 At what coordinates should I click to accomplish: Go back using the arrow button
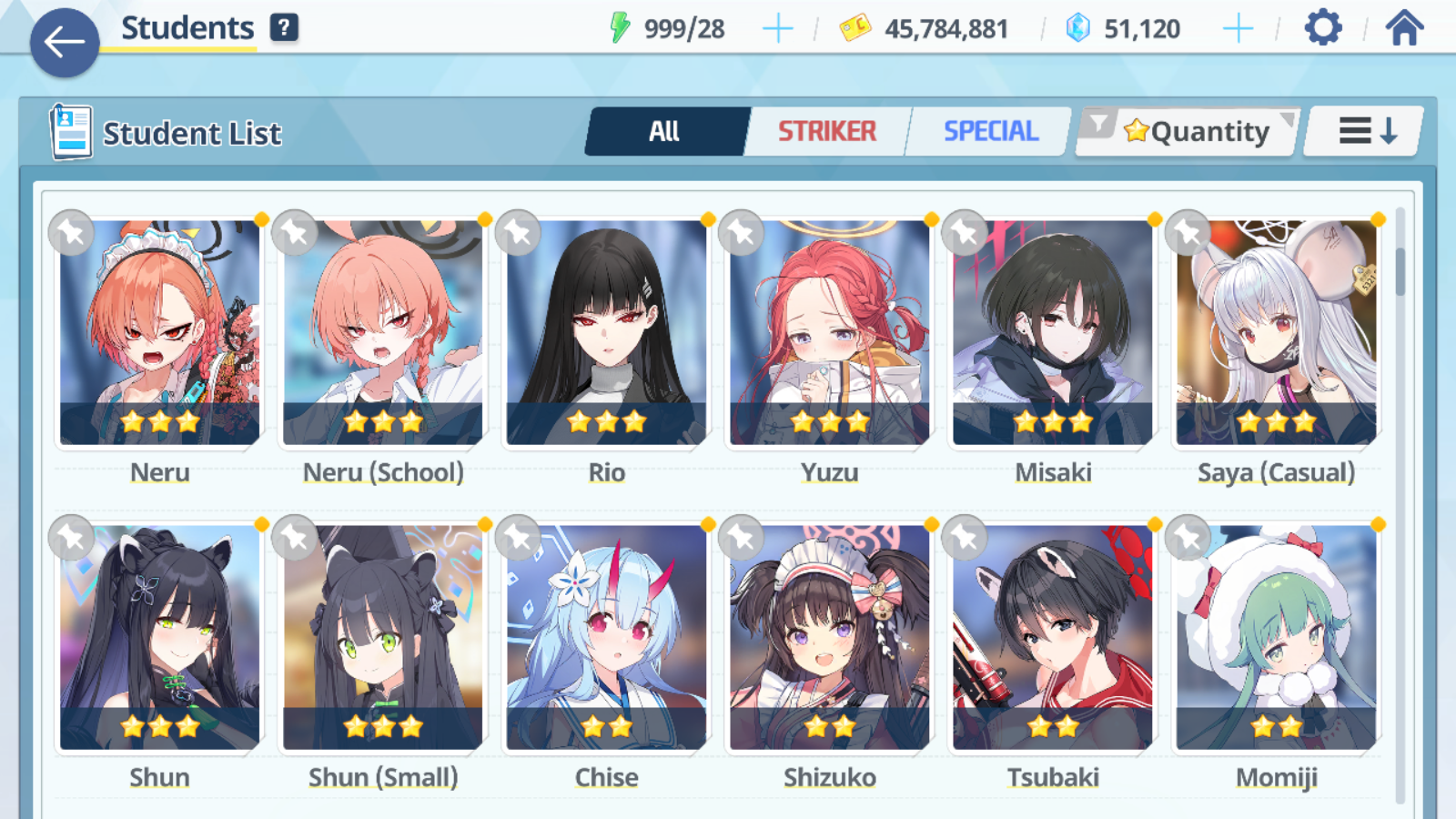click(x=64, y=42)
